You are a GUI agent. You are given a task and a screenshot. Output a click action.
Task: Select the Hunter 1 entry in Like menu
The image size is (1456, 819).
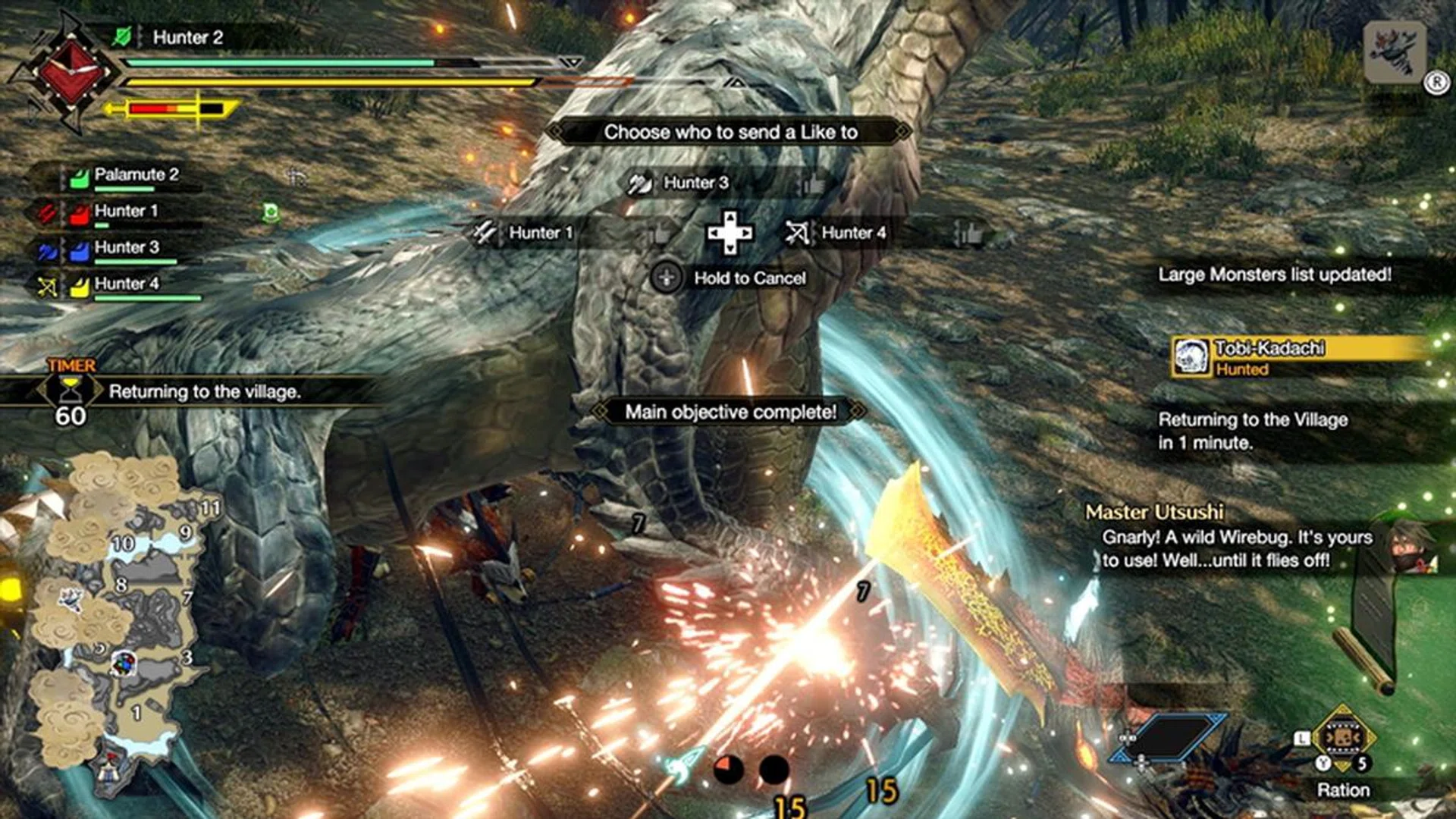541,233
